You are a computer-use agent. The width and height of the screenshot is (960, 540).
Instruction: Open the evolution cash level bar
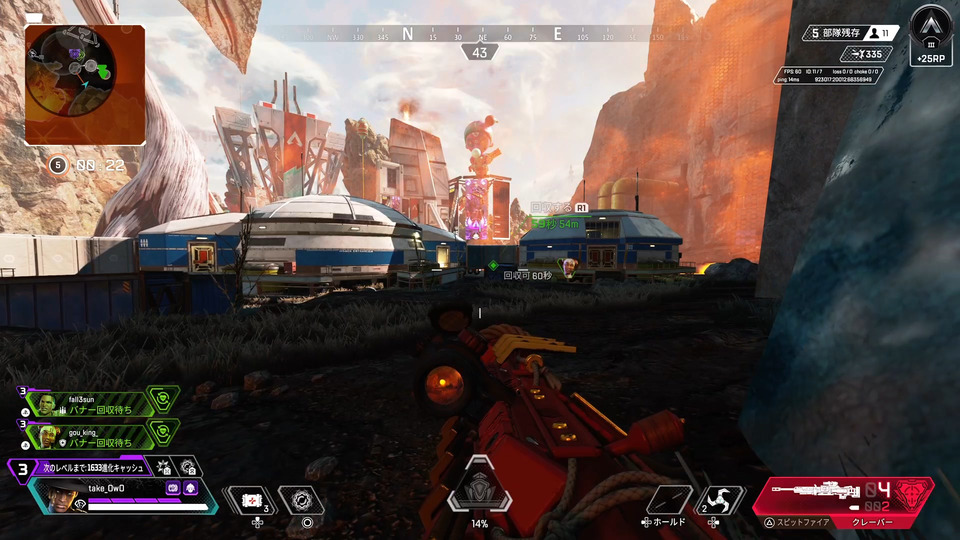(92, 467)
